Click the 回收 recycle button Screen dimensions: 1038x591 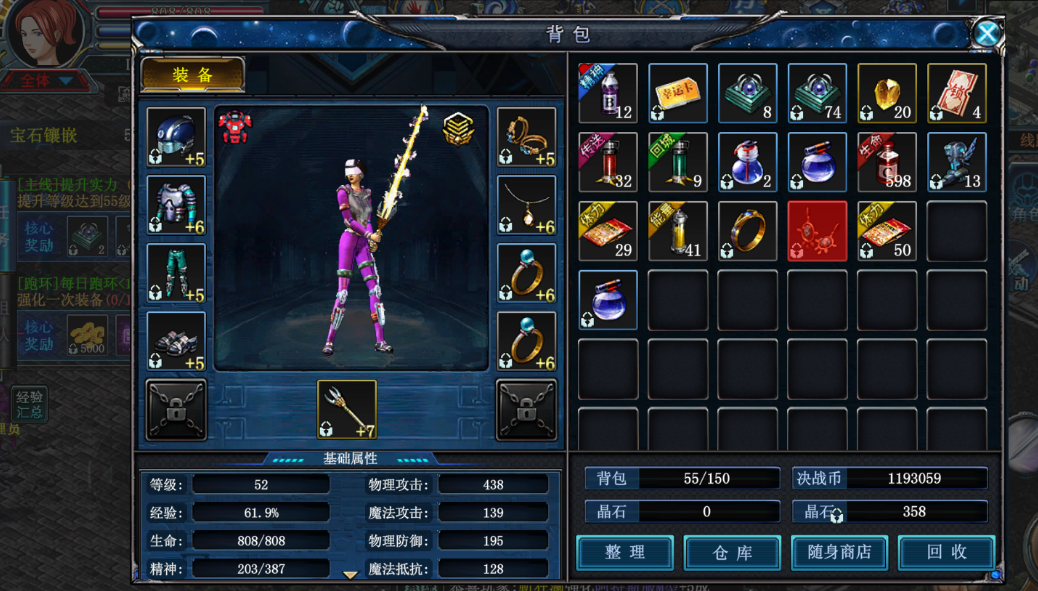[946, 552]
